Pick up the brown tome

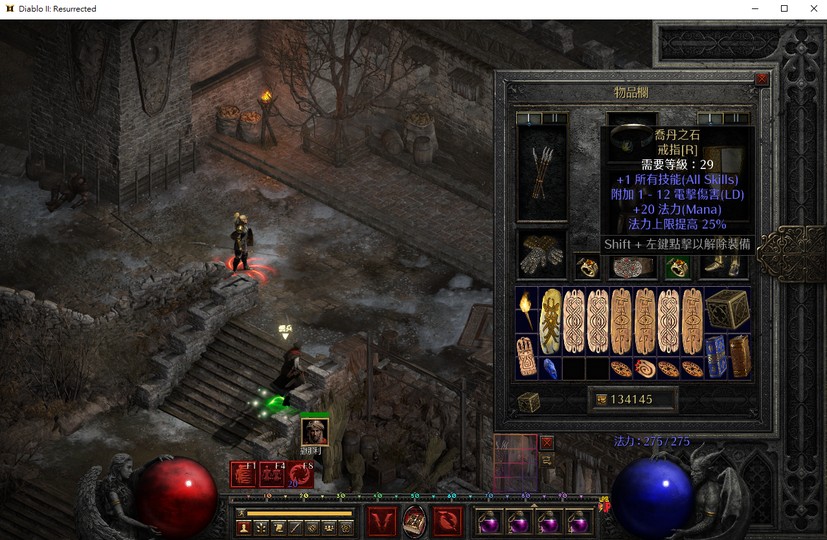pos(739,357)
